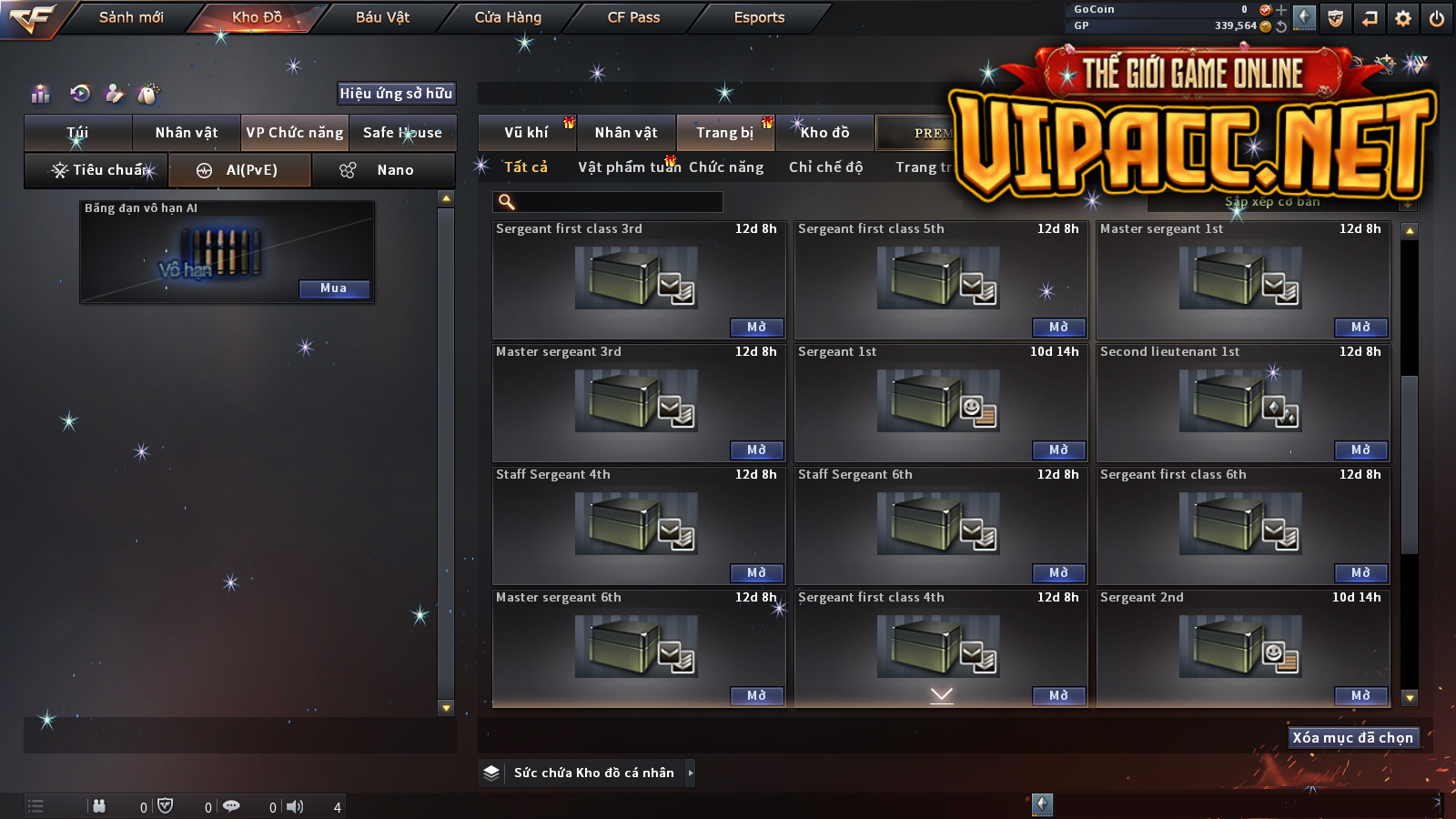Click Xóa mục đã chọn button
Viewport: 1456px width, 819px height.
click(1352, 738)
